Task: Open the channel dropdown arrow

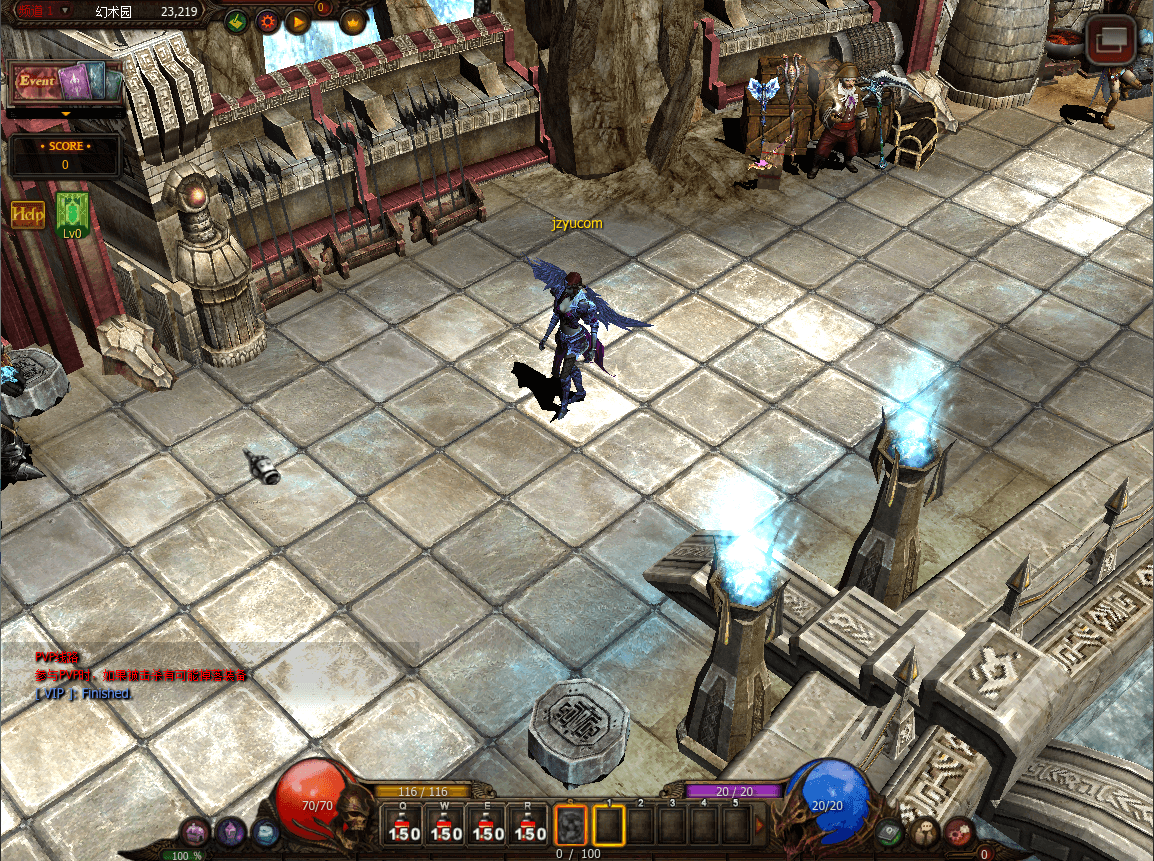Action: [65, 10]
